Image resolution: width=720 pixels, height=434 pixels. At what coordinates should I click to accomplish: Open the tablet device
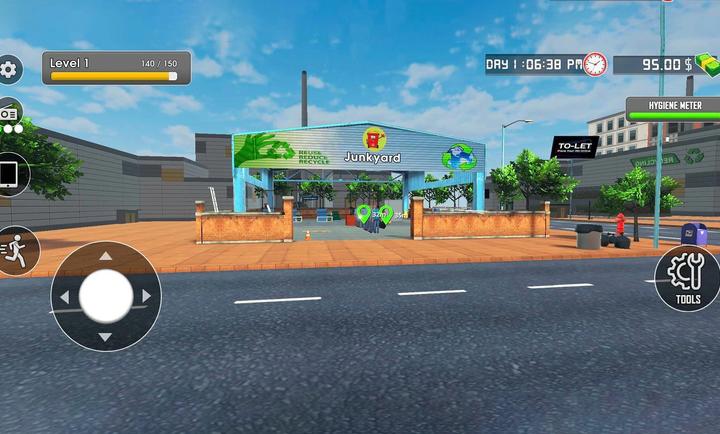click(x=10, y=175)
